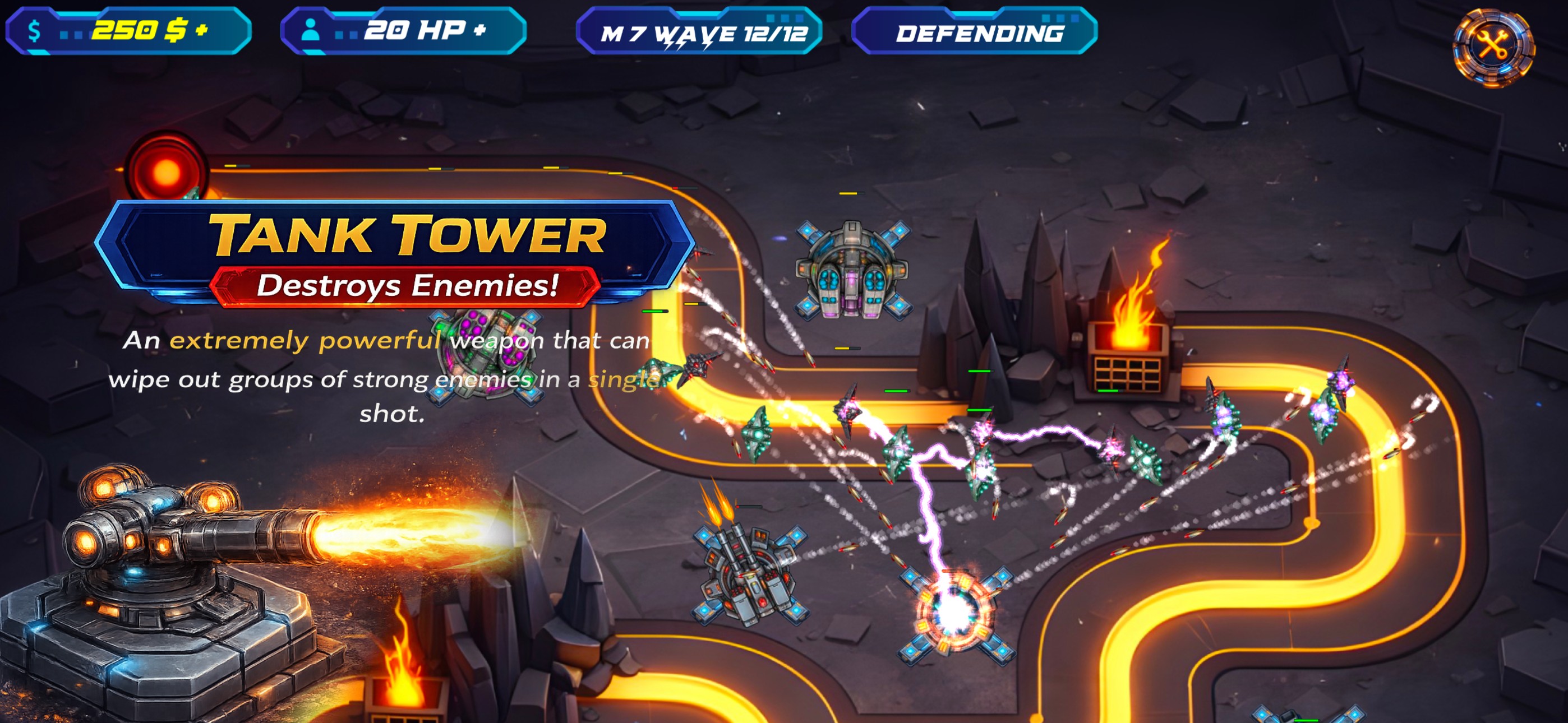
Task: Add more HP with the plus sign
Action: point(479,30)
